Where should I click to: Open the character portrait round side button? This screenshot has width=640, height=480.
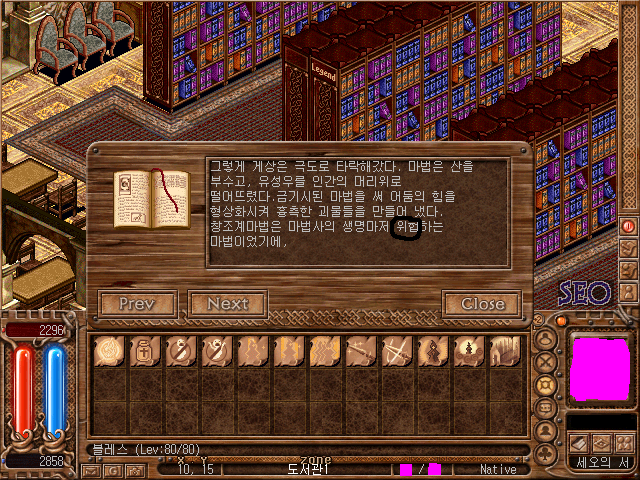pyautogui.click(x=546, y=430)
